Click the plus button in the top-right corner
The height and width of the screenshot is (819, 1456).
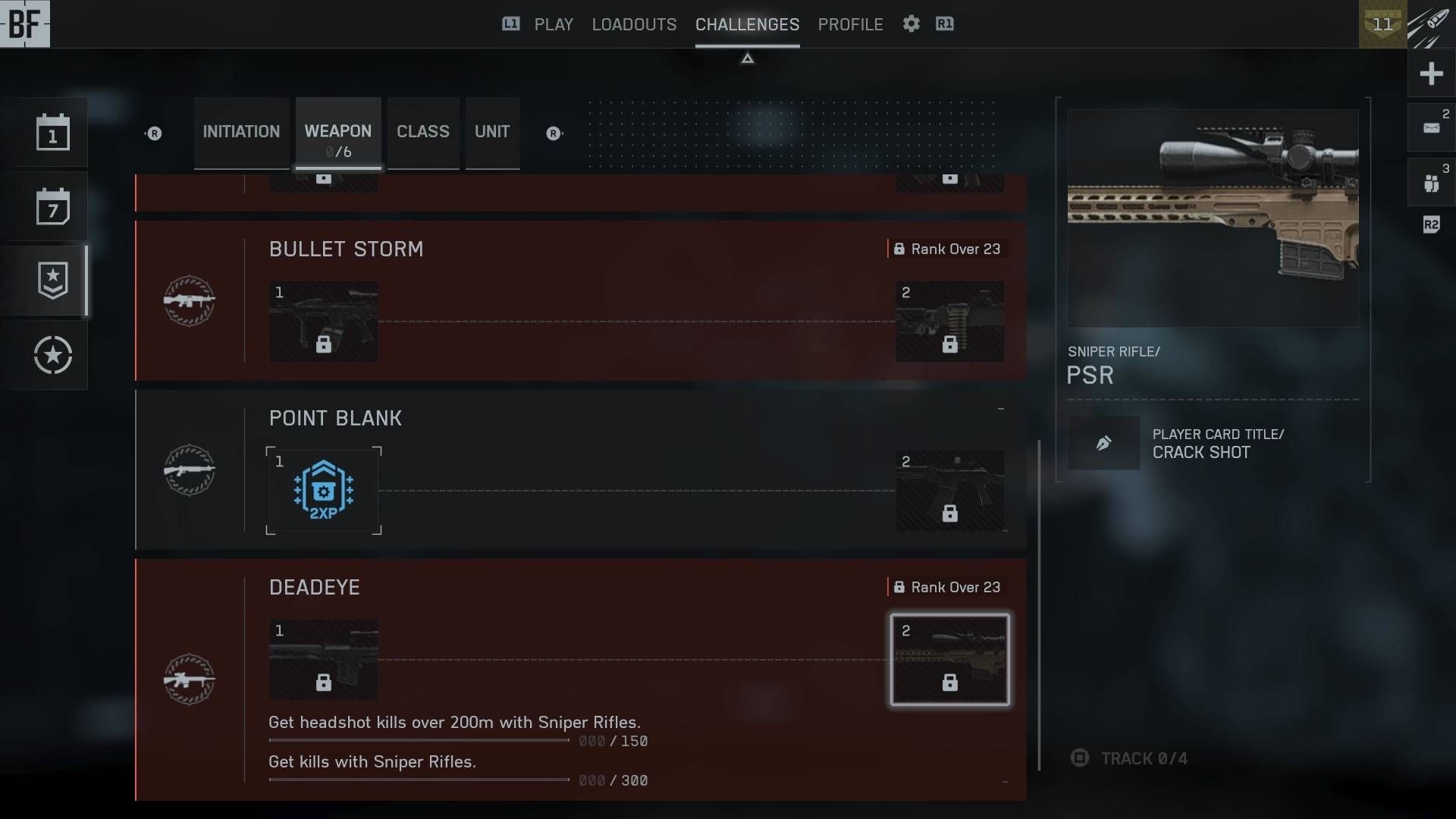coord(1431,74)
